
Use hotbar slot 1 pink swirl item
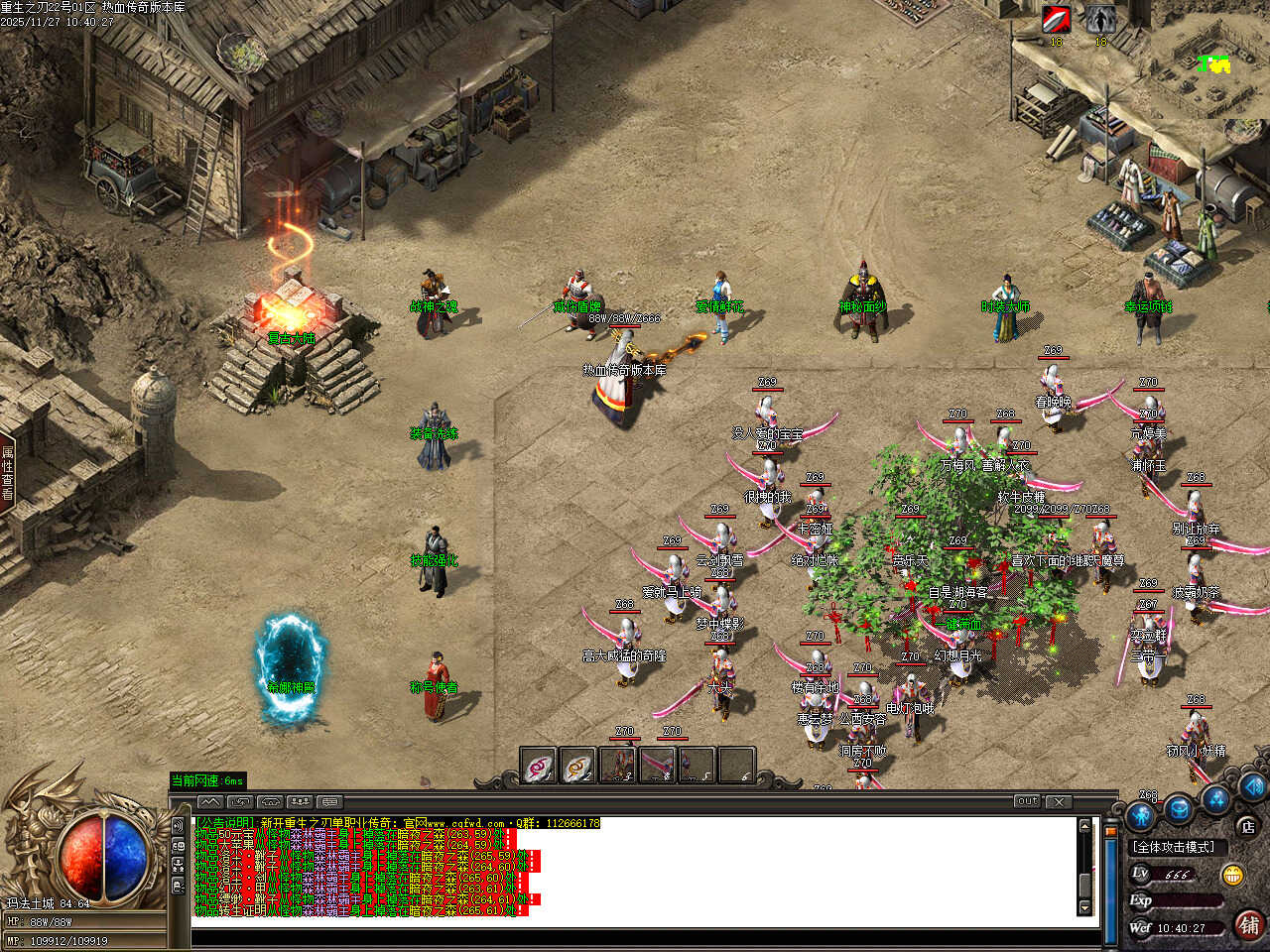[539, 767]
